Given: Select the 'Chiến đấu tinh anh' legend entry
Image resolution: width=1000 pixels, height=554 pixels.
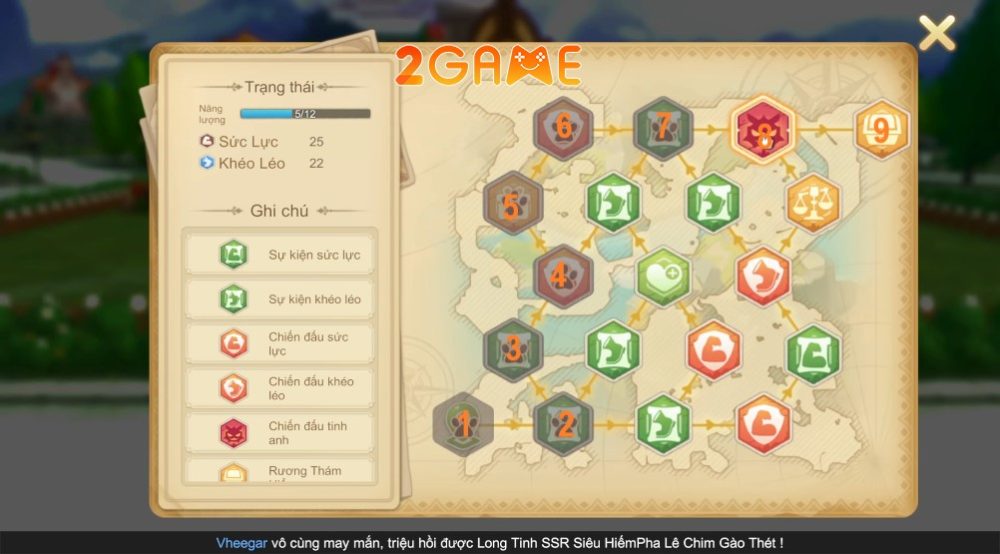Looking at the screenshot, I should 279,432.
